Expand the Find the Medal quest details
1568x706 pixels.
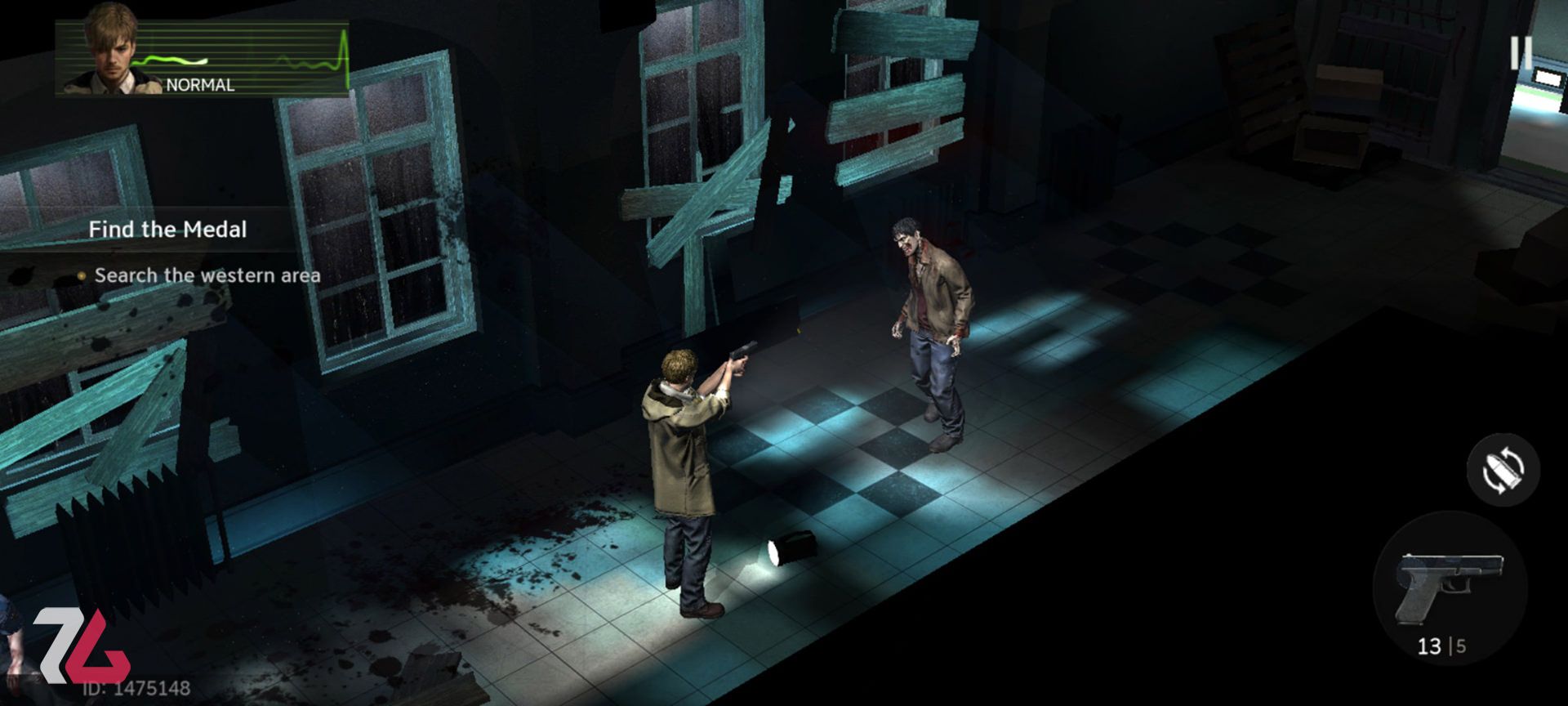pos(167,230)
